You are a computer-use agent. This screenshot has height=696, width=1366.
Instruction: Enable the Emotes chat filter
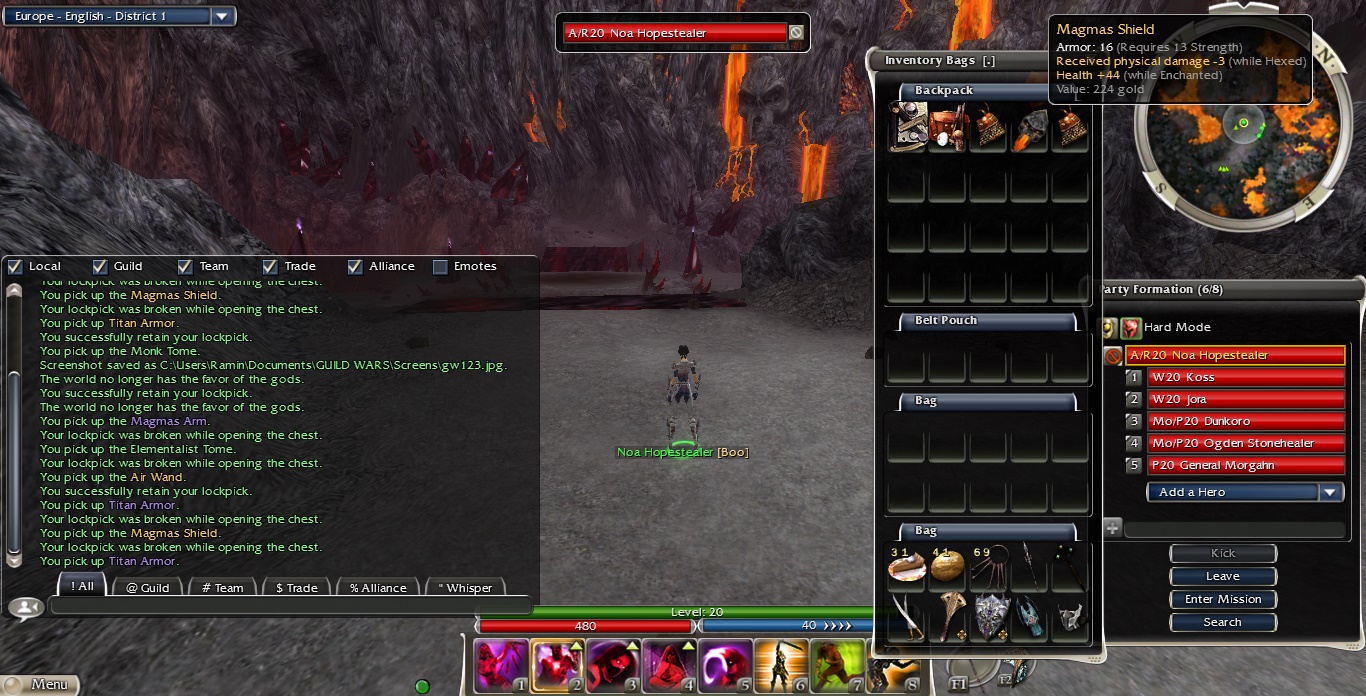[440, 267]
